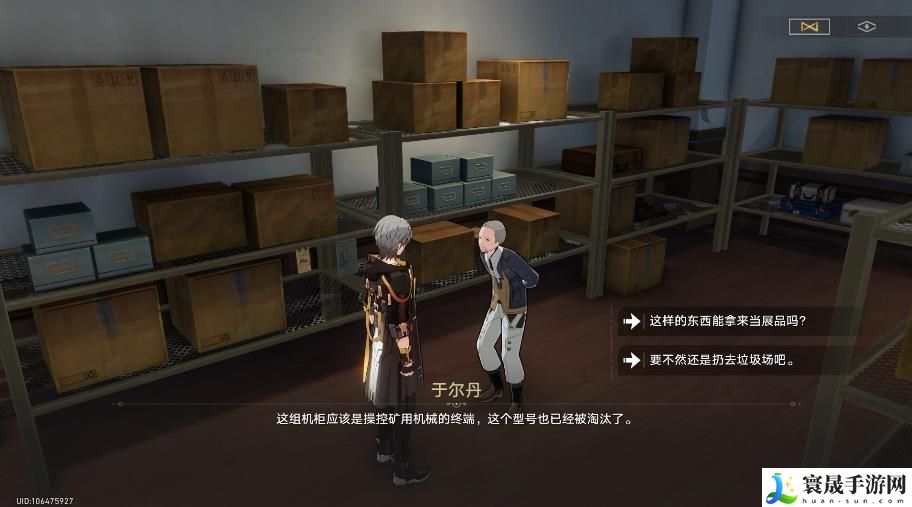
Task: Toggle the bowtie-shaped auto-play dialogue button
Action: [809, 27]
